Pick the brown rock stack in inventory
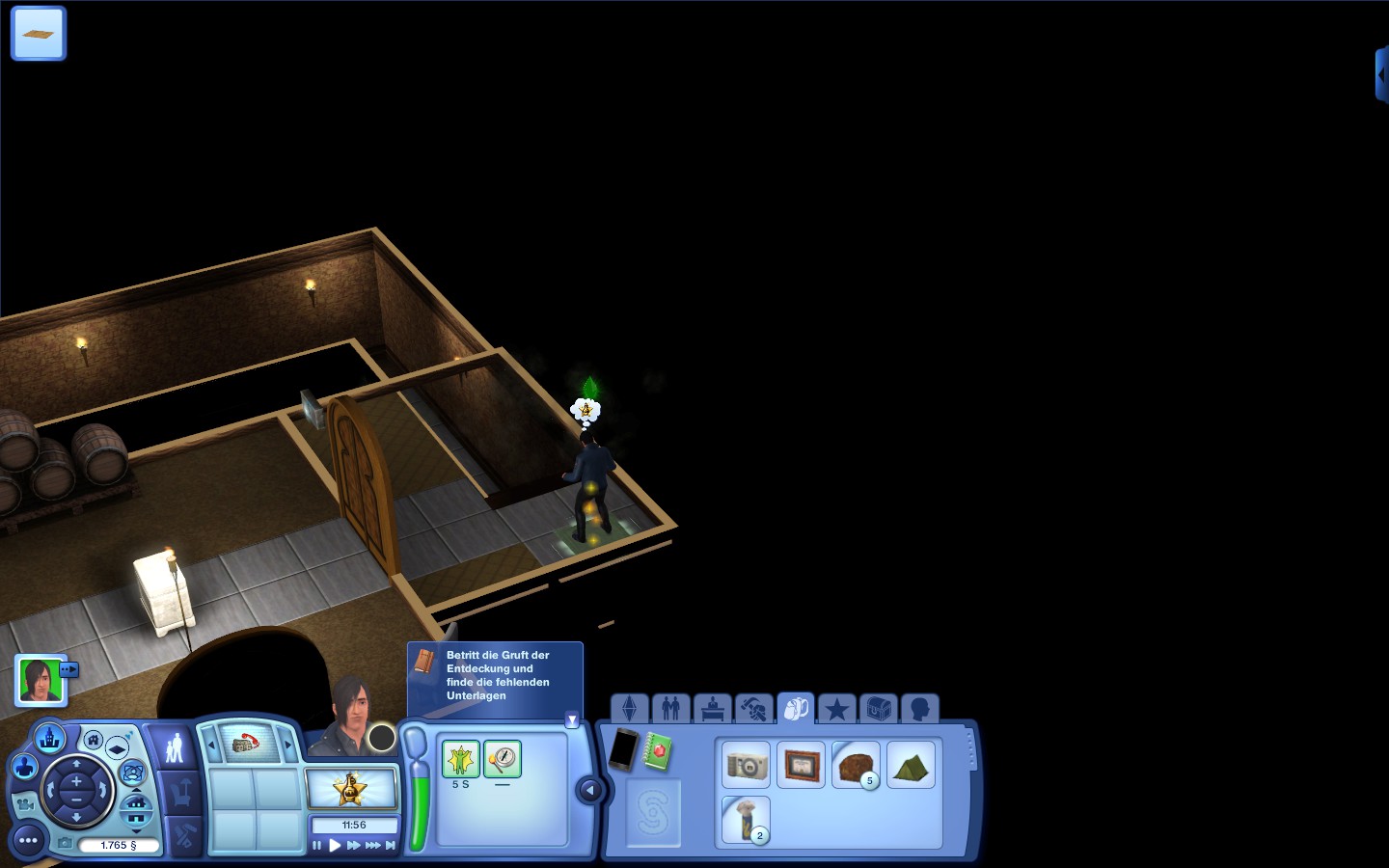 [855, 765]
